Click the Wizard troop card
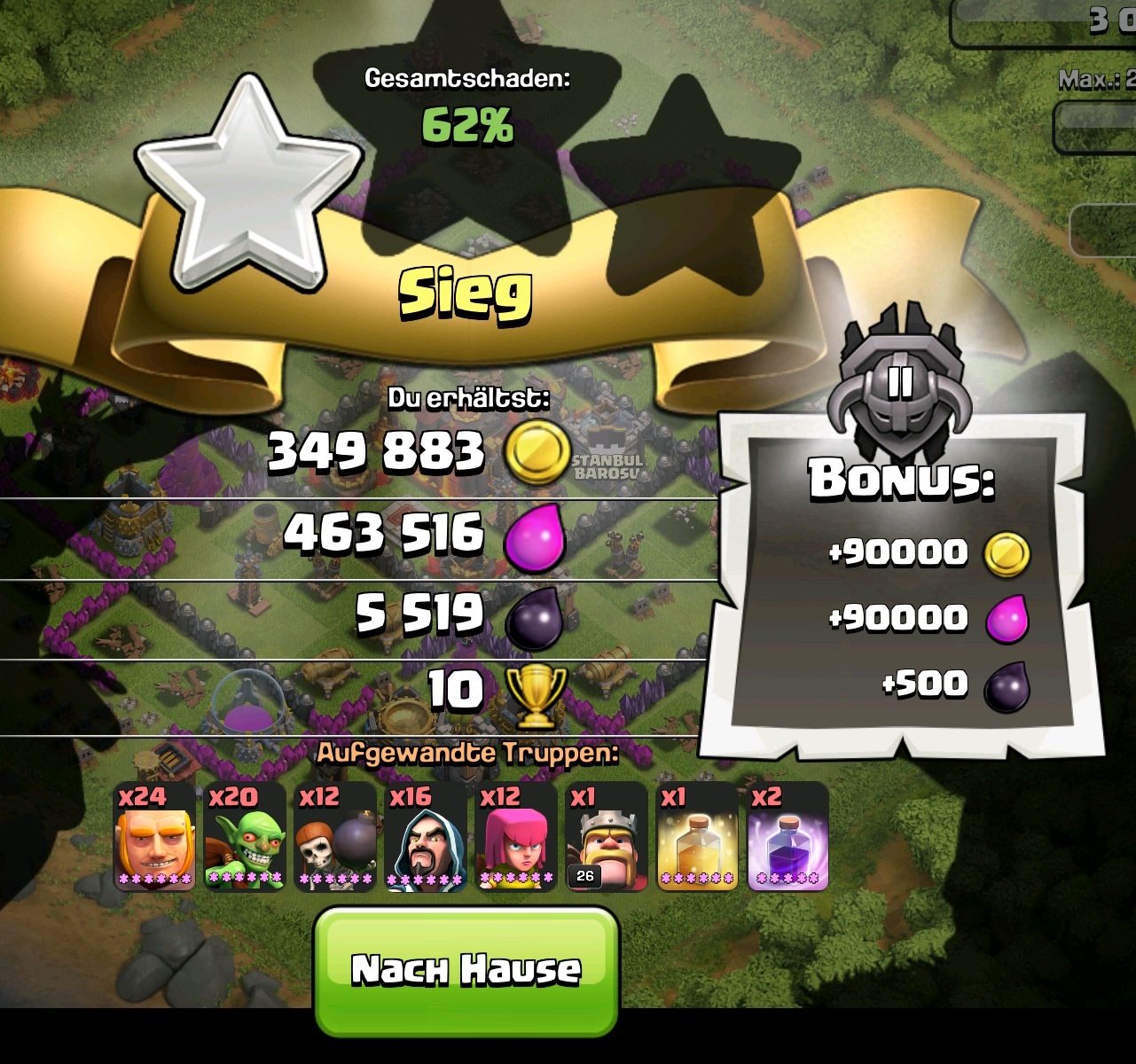 click(x=426, y=838)
